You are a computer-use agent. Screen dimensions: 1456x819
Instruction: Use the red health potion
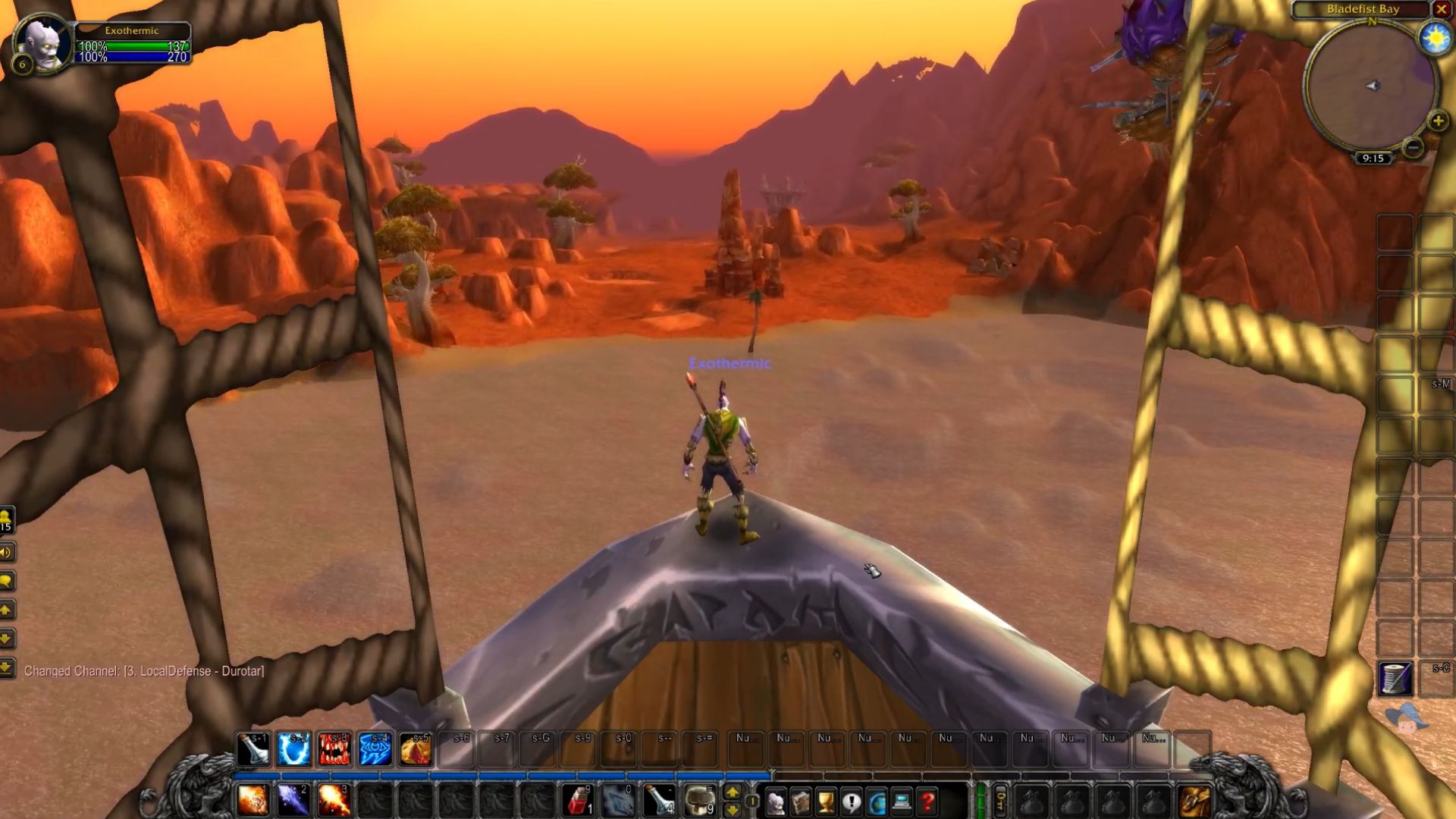[578, 800]
